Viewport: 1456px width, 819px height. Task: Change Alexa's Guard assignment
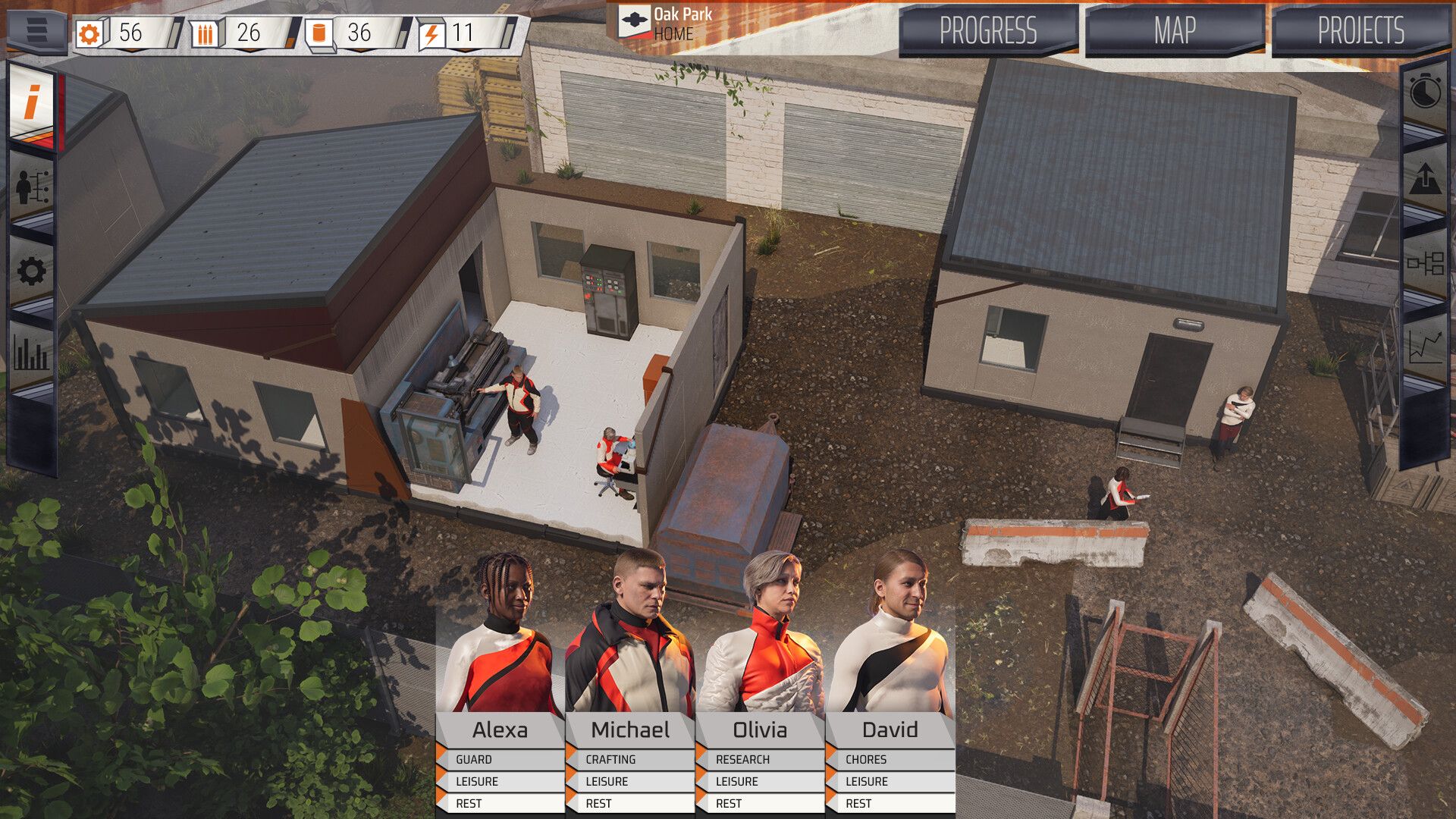click(500, 759)
